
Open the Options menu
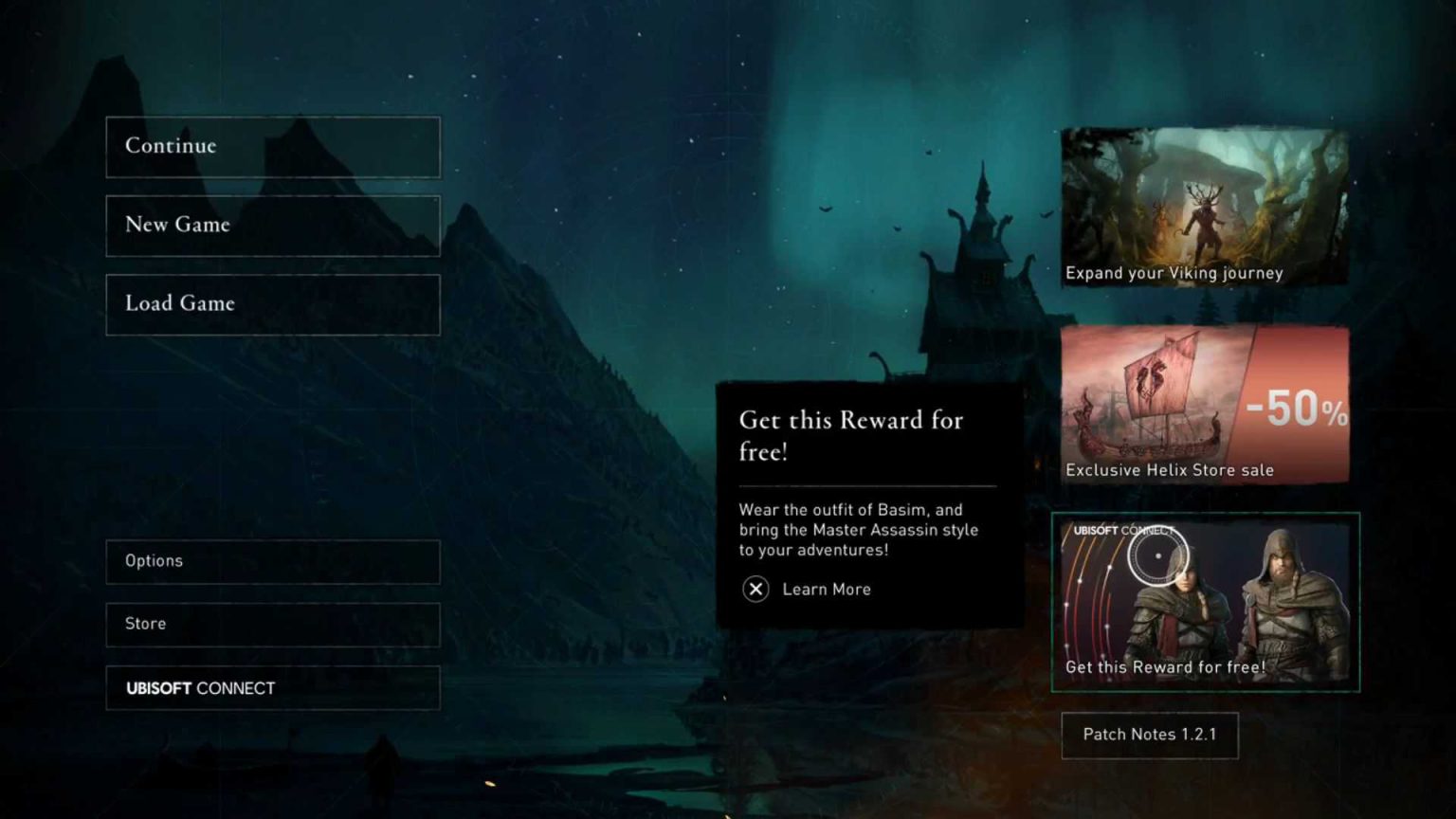(x=273, y=561)
